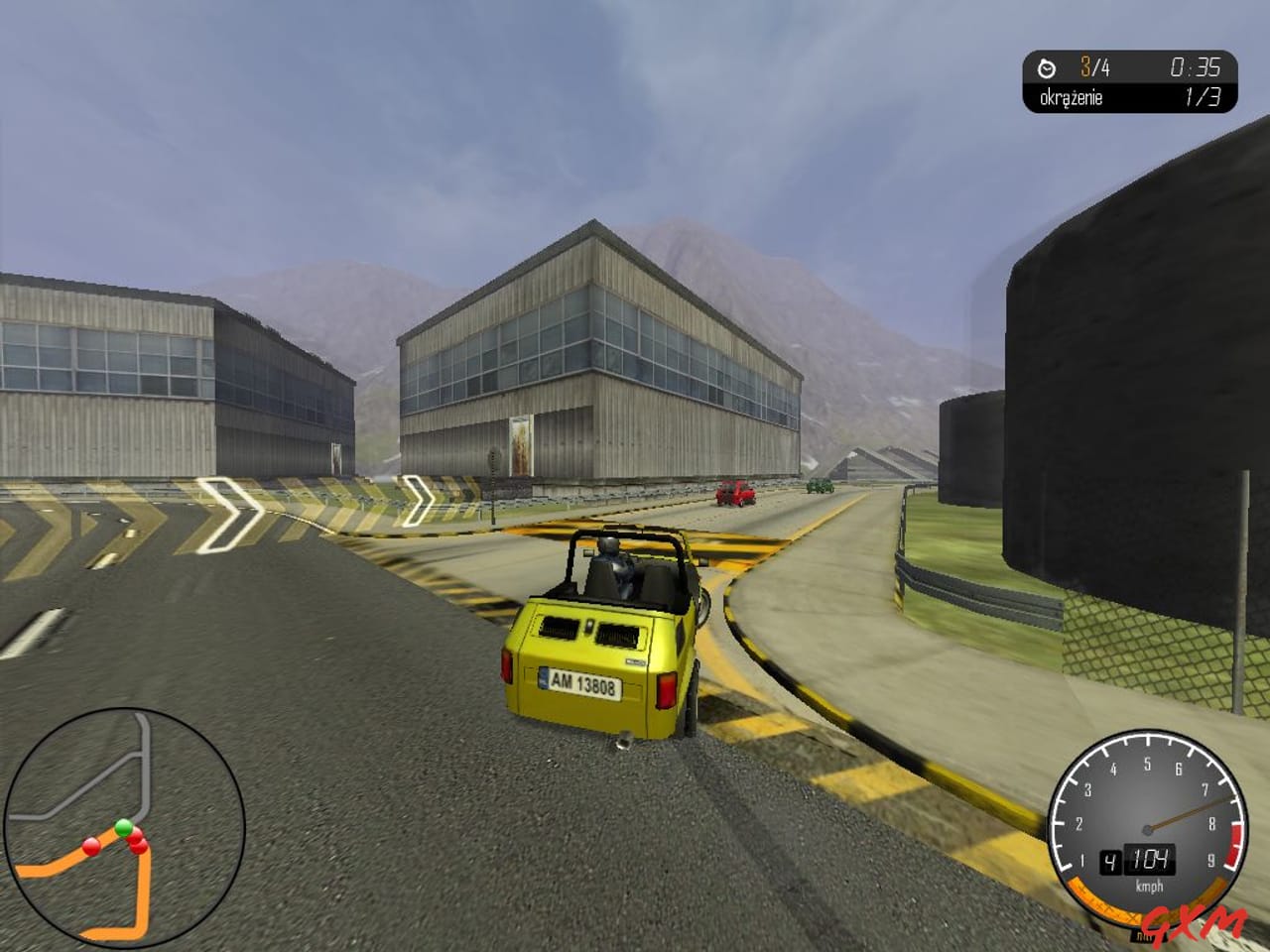Click the license plate AM 13808
This screenshot has height=952, width=1270.
[x=582, y=682]
